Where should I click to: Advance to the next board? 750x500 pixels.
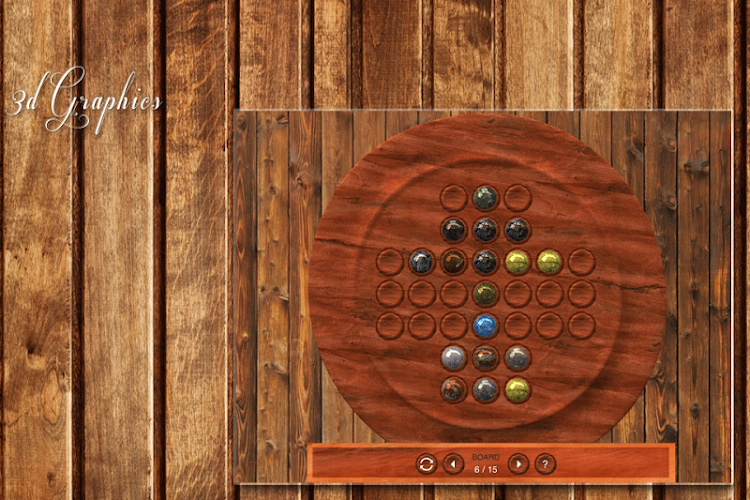518,464
